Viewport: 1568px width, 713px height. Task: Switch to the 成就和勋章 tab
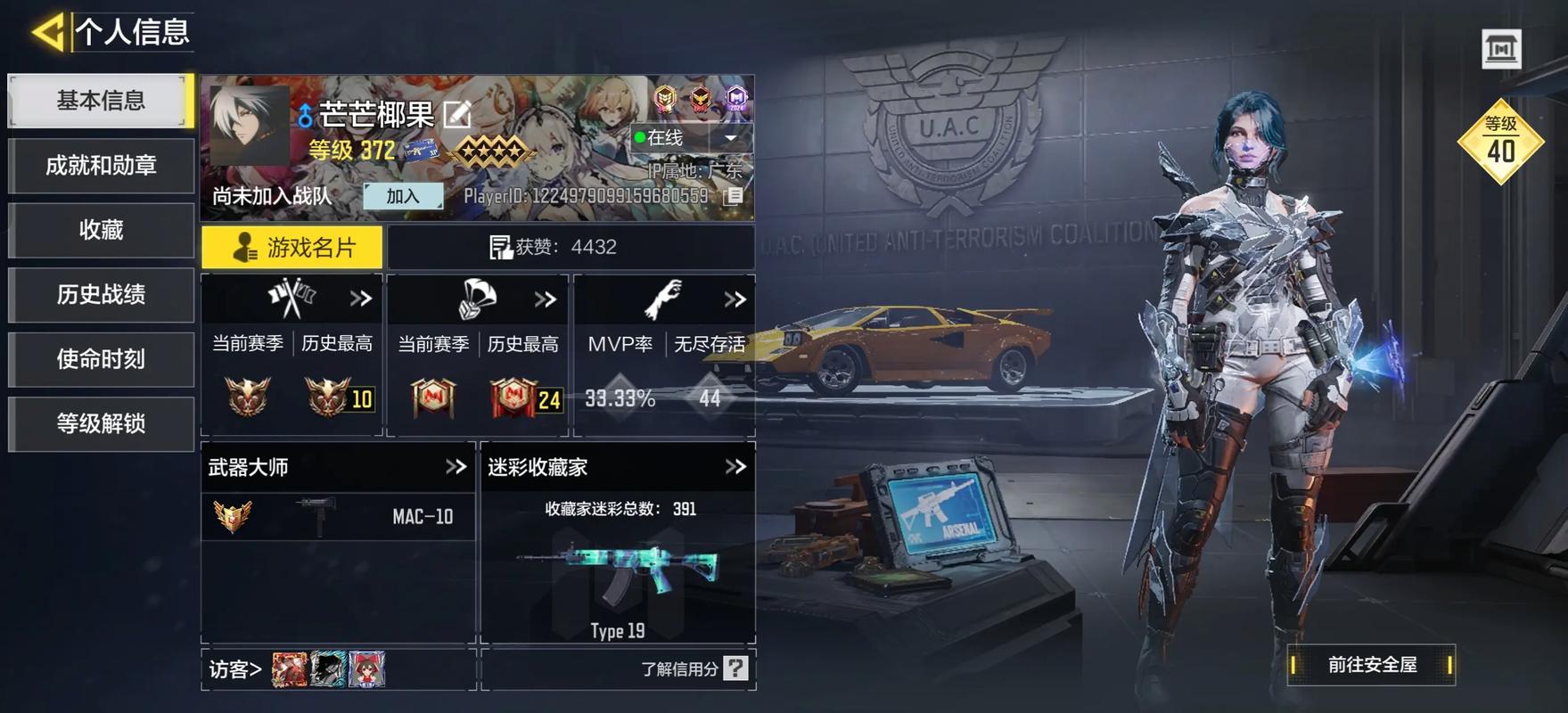pos(100,165)
